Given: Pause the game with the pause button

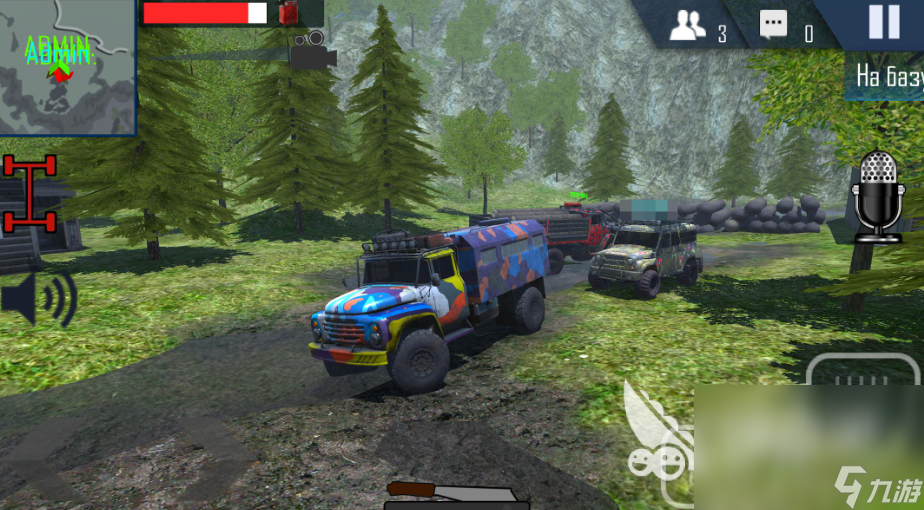Looking at the screenshot, I should coord(884,22).
